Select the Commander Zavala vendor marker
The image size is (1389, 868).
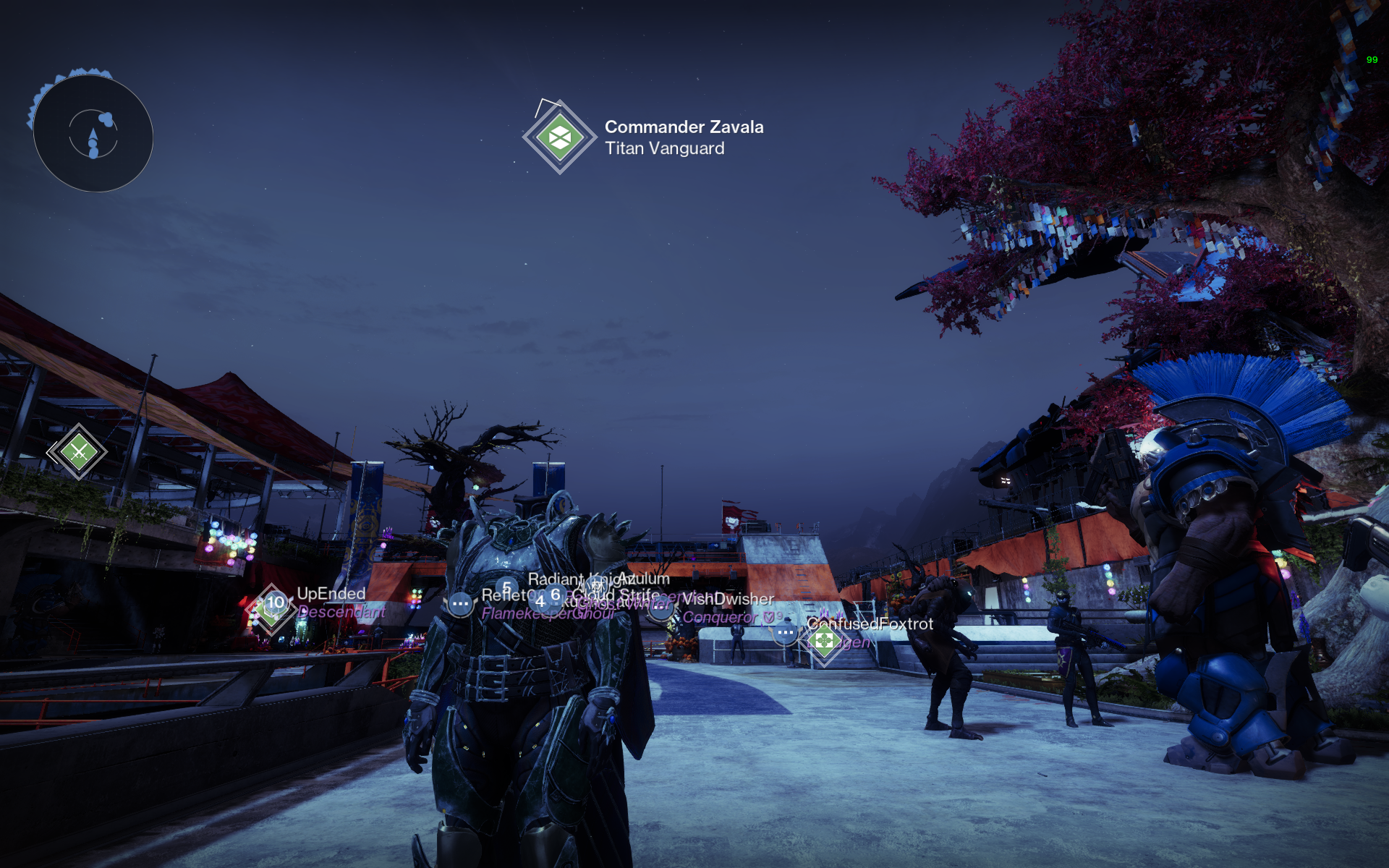pos(559,137)
